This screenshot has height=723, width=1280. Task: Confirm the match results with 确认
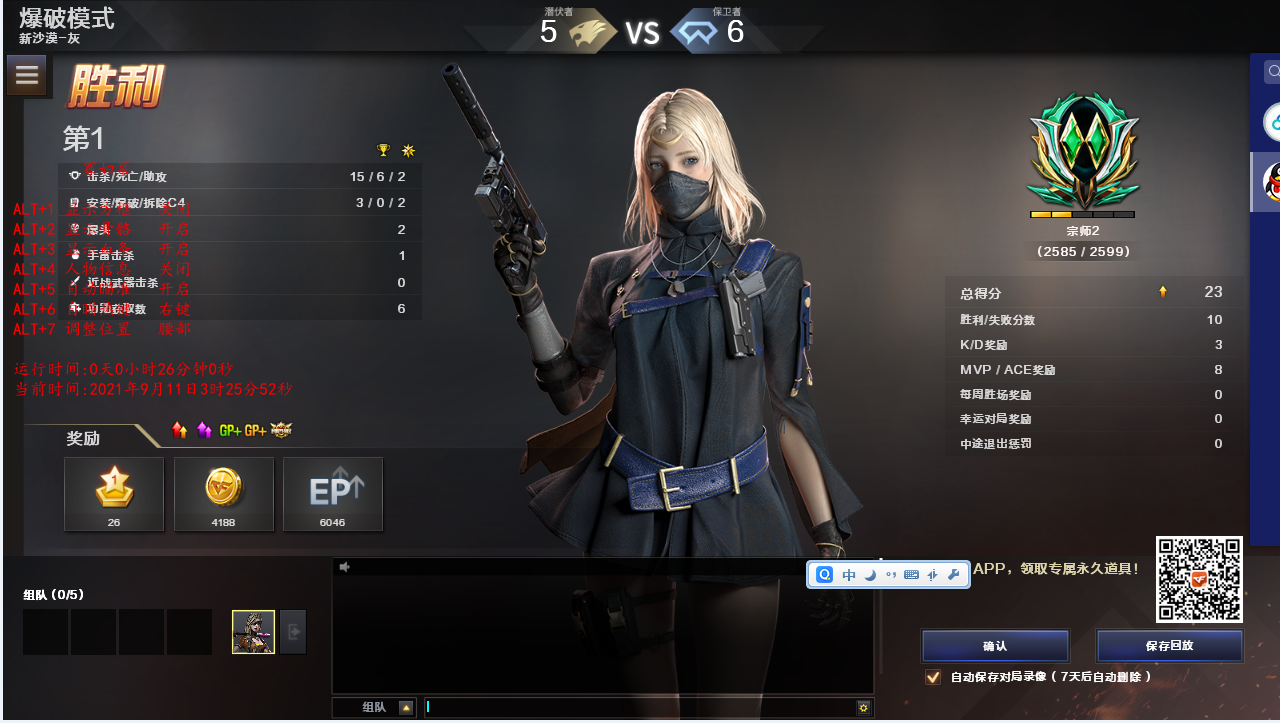click(995, 646)
